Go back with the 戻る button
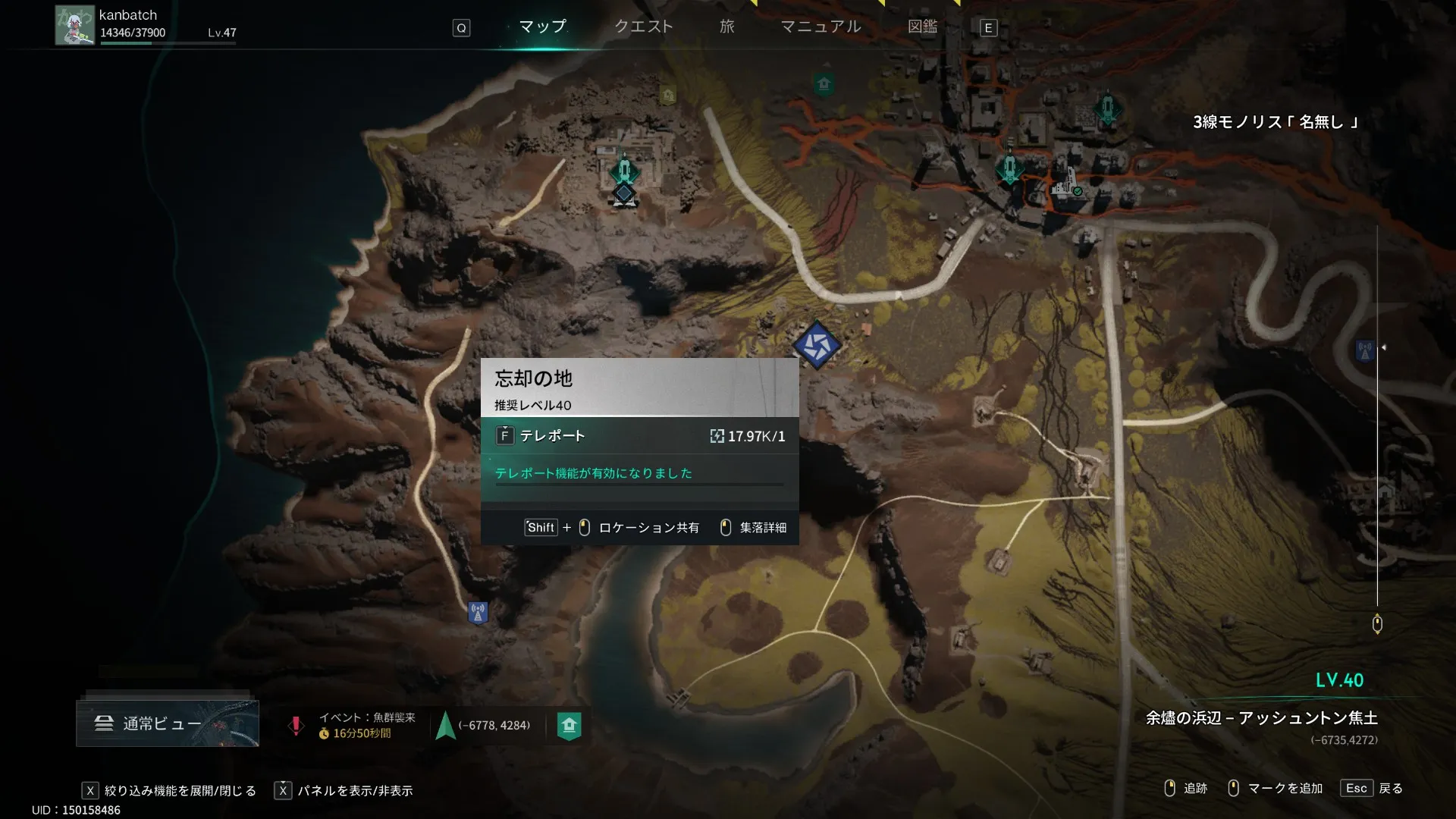Image resolution: width=1456 pixels, height=819 pixels. coord(1373,789)
